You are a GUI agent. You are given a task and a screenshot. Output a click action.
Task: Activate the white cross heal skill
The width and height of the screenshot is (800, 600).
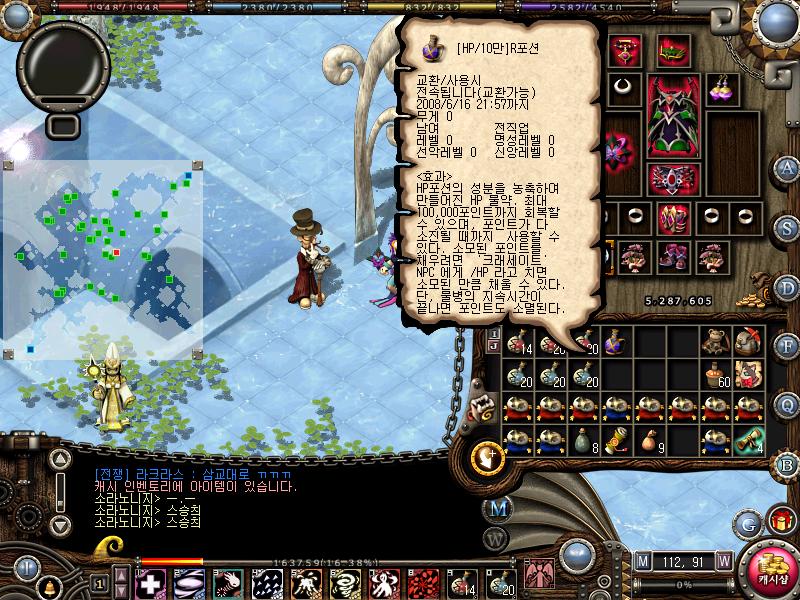click(150, 582)
